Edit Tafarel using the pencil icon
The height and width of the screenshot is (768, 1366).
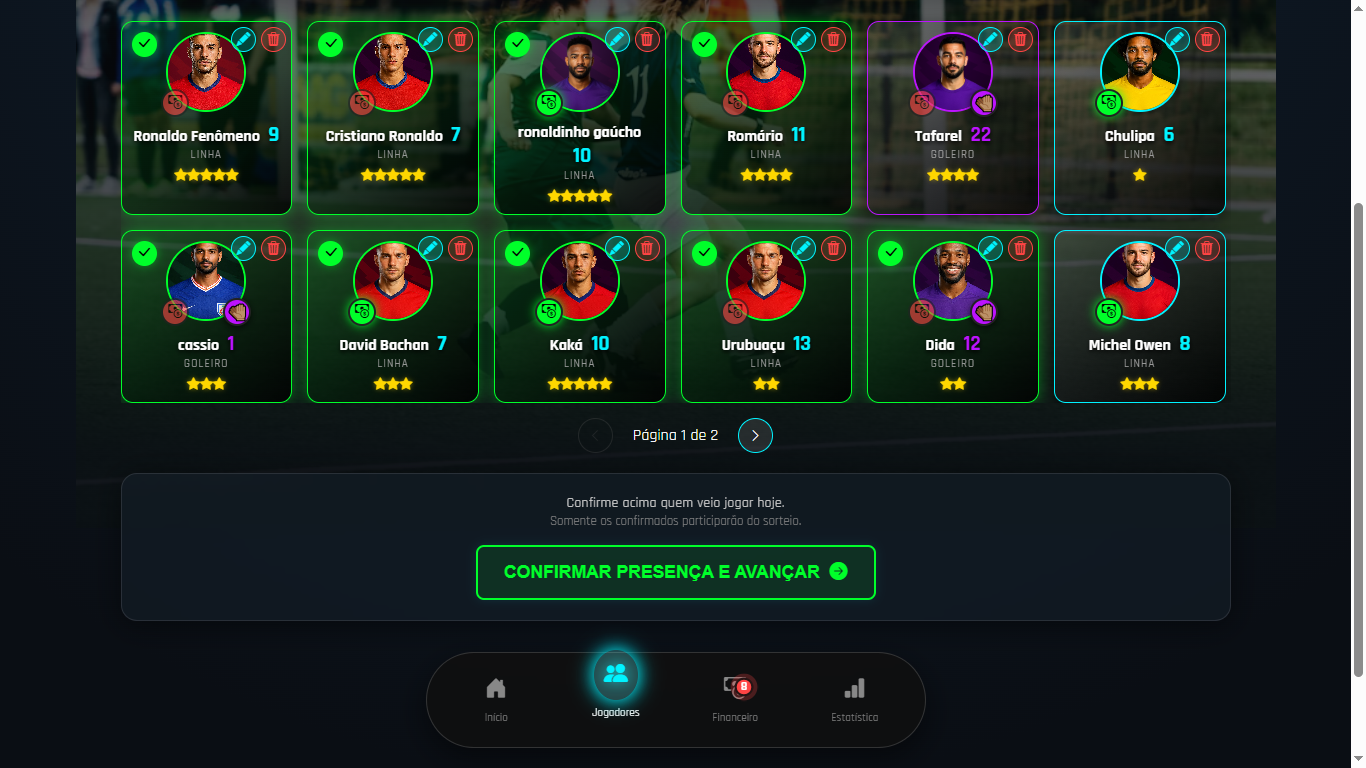pos(990,40)
